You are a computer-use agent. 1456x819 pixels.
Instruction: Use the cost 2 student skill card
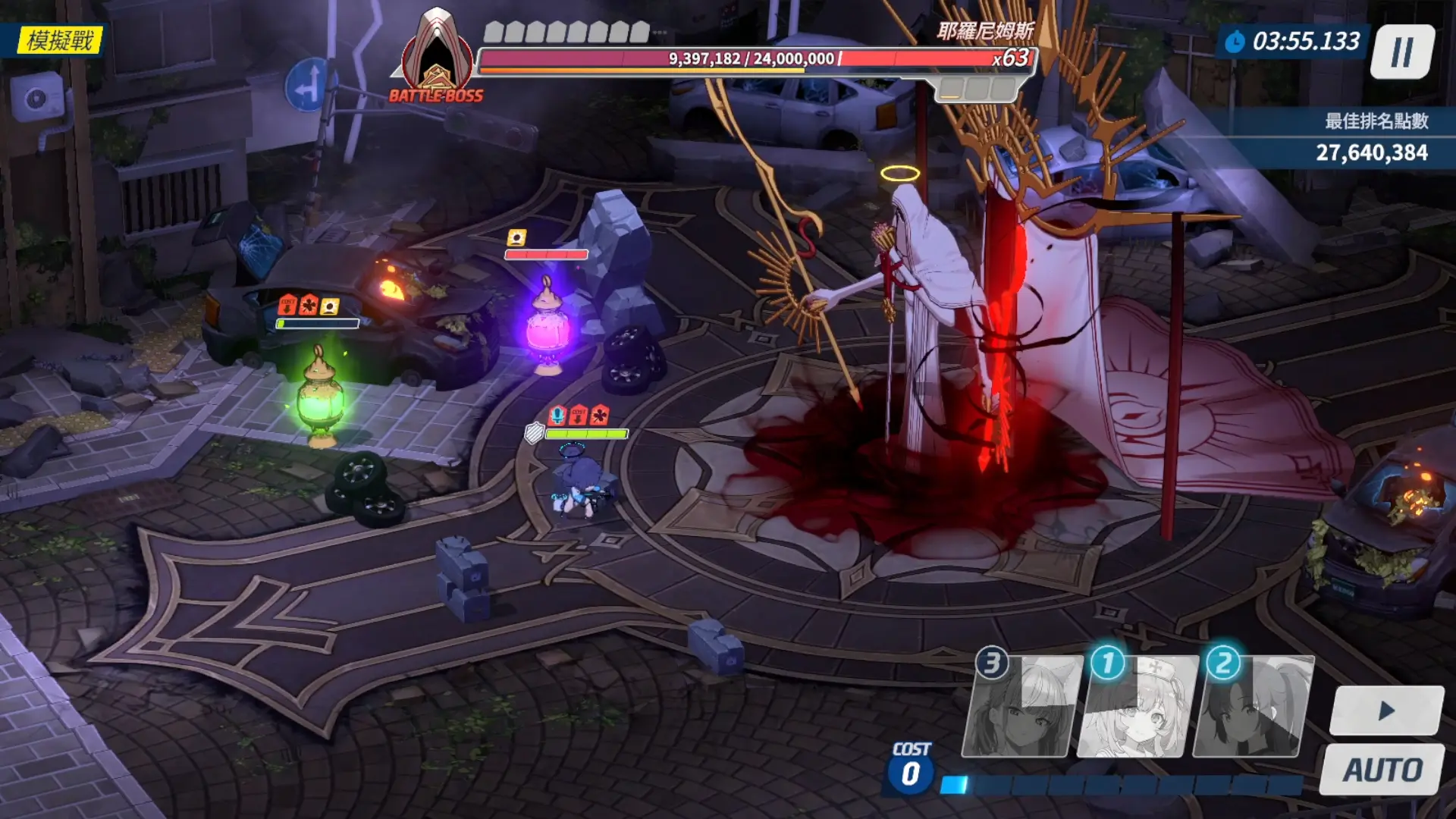coord(1253,708)
